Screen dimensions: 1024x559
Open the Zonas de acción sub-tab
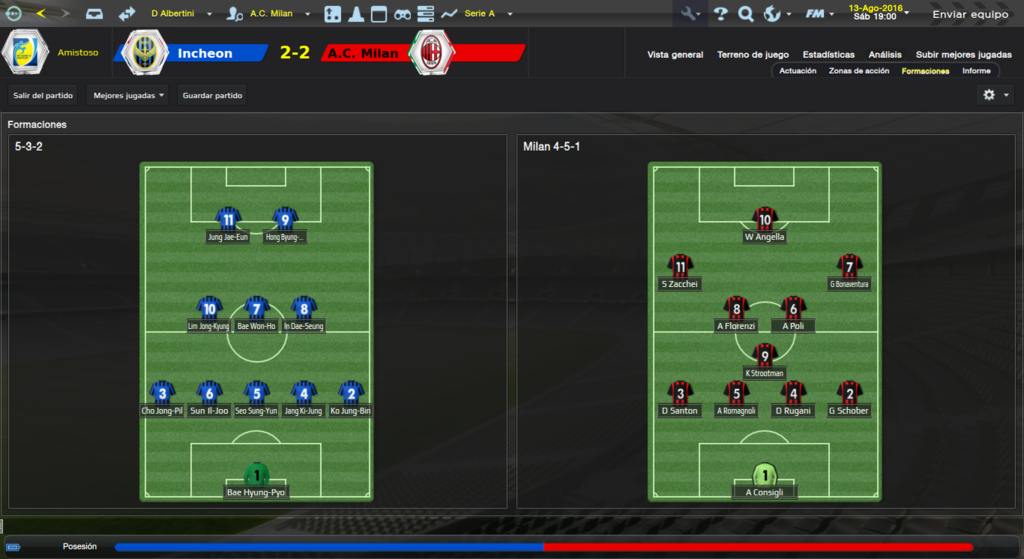(x=859, y=71)
